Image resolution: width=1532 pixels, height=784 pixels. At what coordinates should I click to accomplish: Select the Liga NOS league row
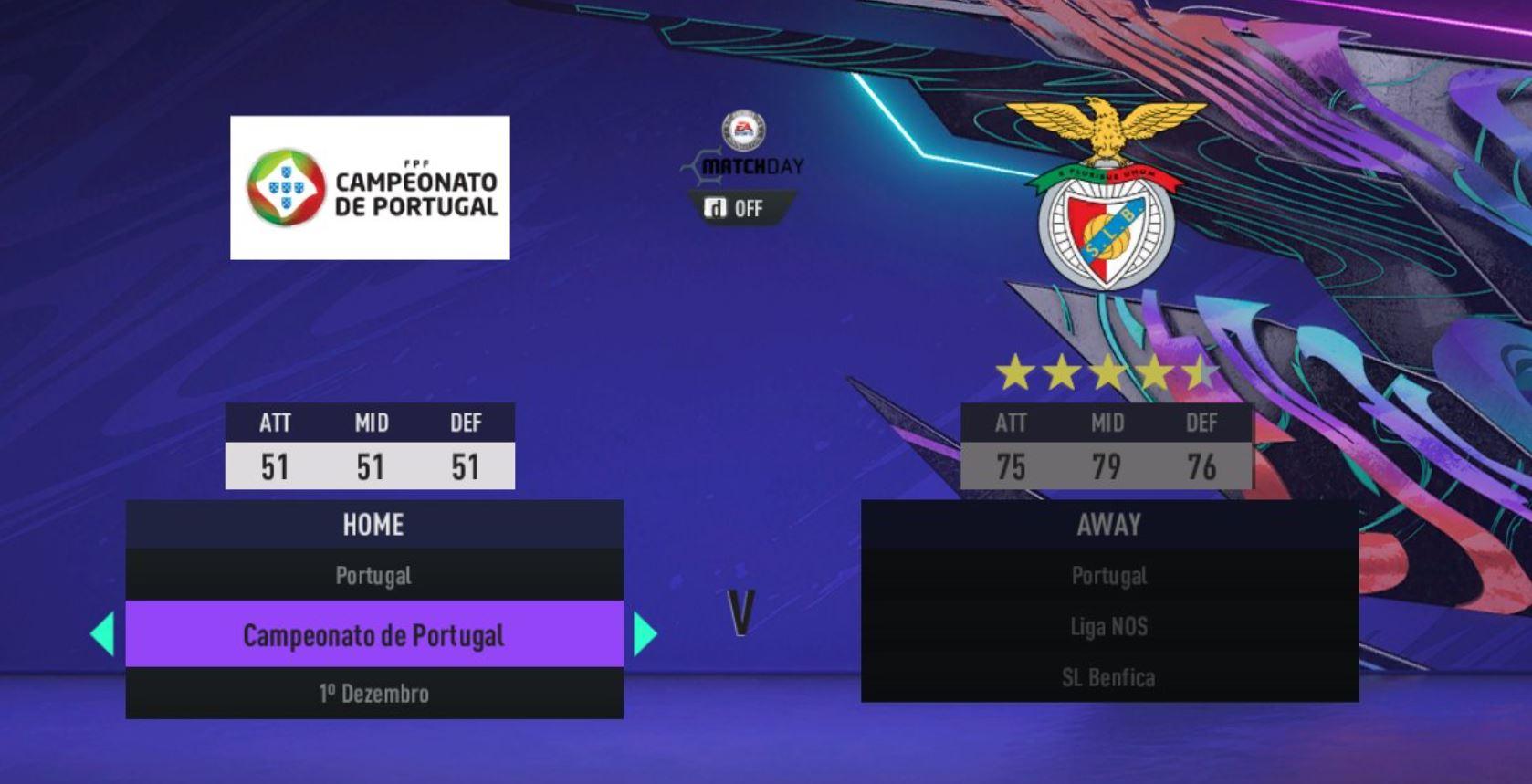1108,626
